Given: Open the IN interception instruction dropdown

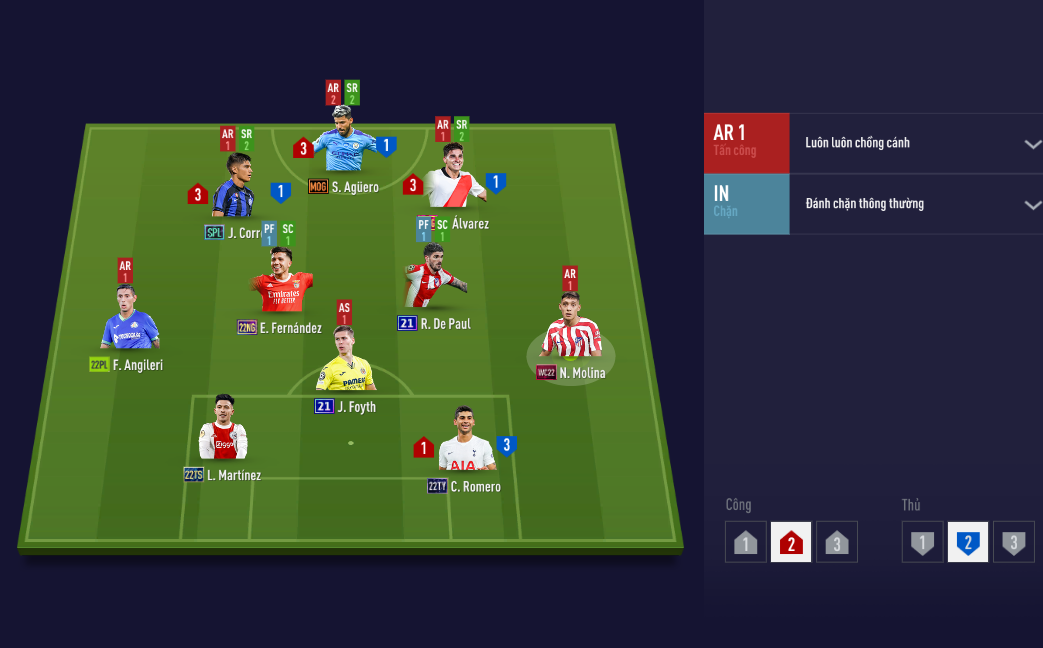Looking at the screenshot, I should (1032, 205).
